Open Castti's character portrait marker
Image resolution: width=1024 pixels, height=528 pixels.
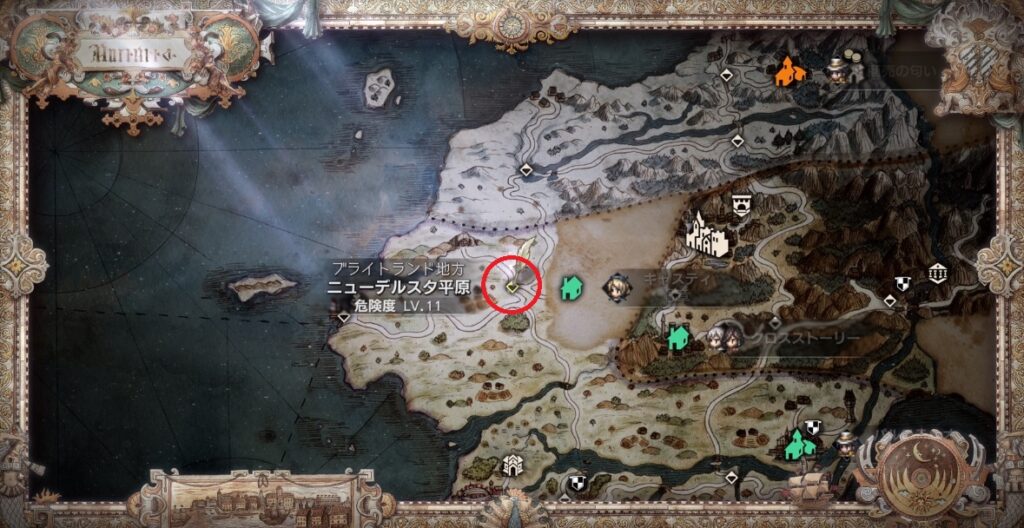tap(616, 288)
